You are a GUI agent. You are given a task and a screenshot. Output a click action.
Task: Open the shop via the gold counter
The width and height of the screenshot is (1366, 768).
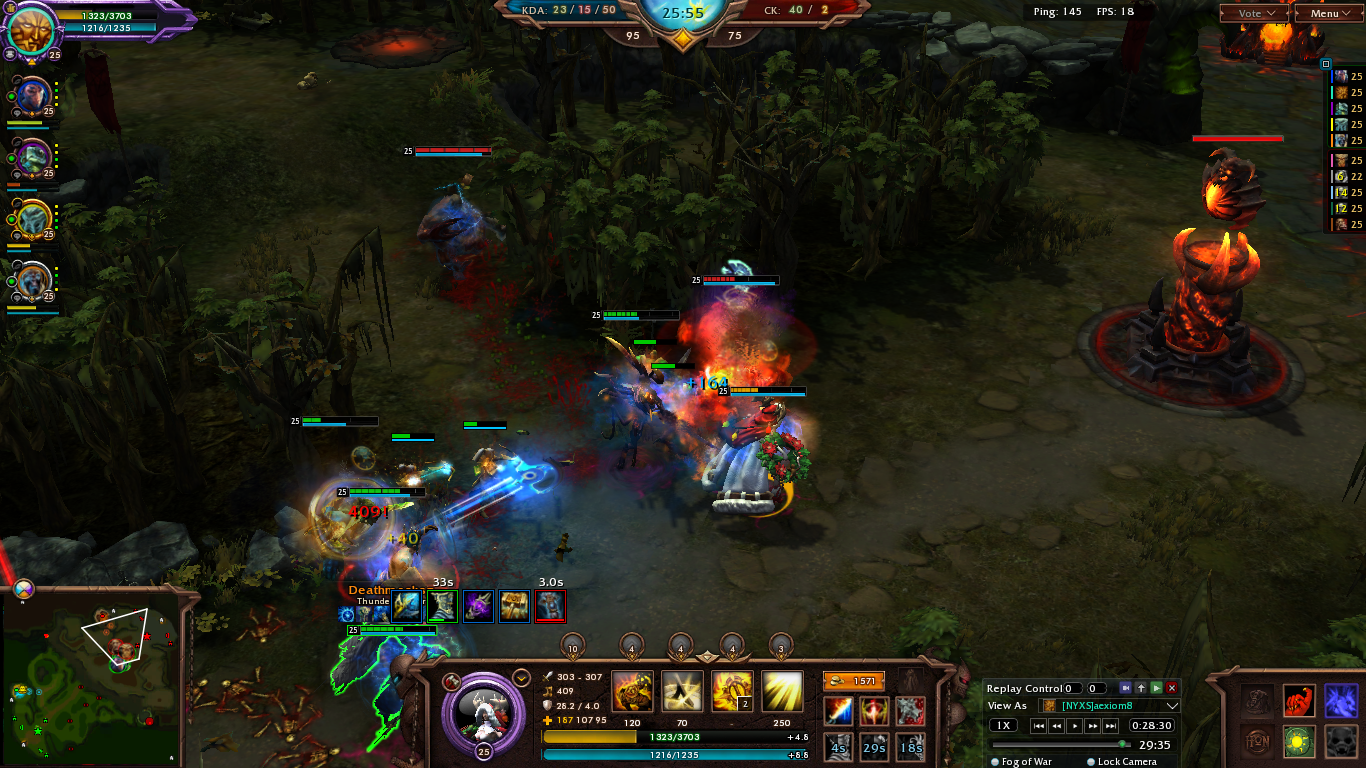tap(854, 681)
